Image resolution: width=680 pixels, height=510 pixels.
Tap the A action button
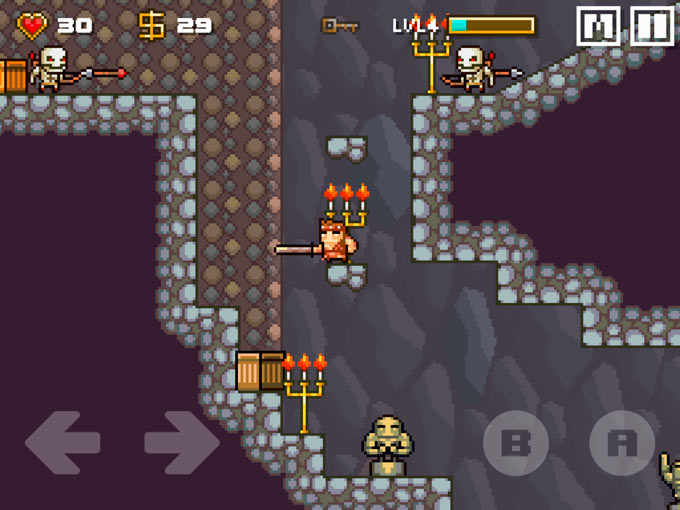[622, 442]
